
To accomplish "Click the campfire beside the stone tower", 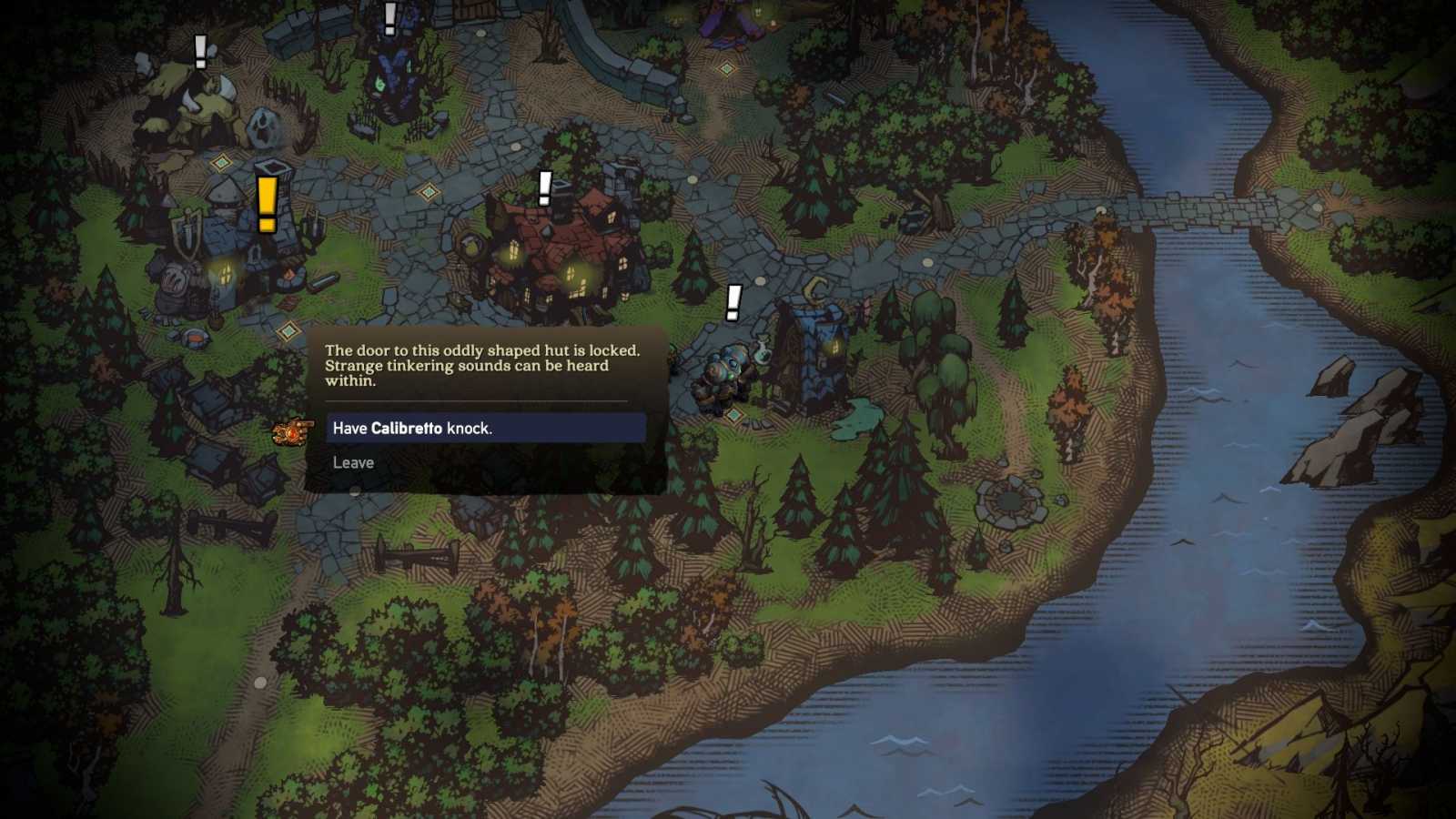I will (x=289, y=274).
